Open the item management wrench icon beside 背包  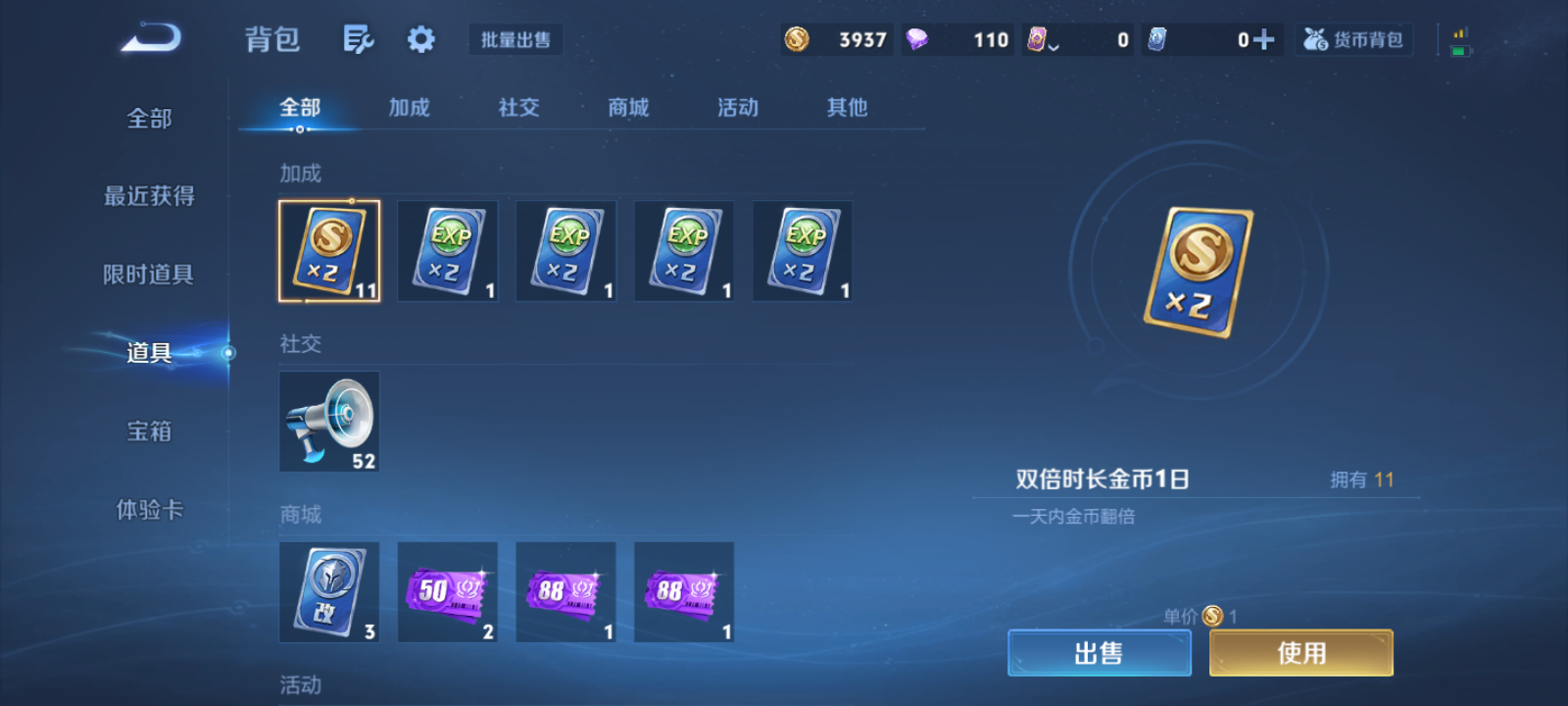pos(358,39)
